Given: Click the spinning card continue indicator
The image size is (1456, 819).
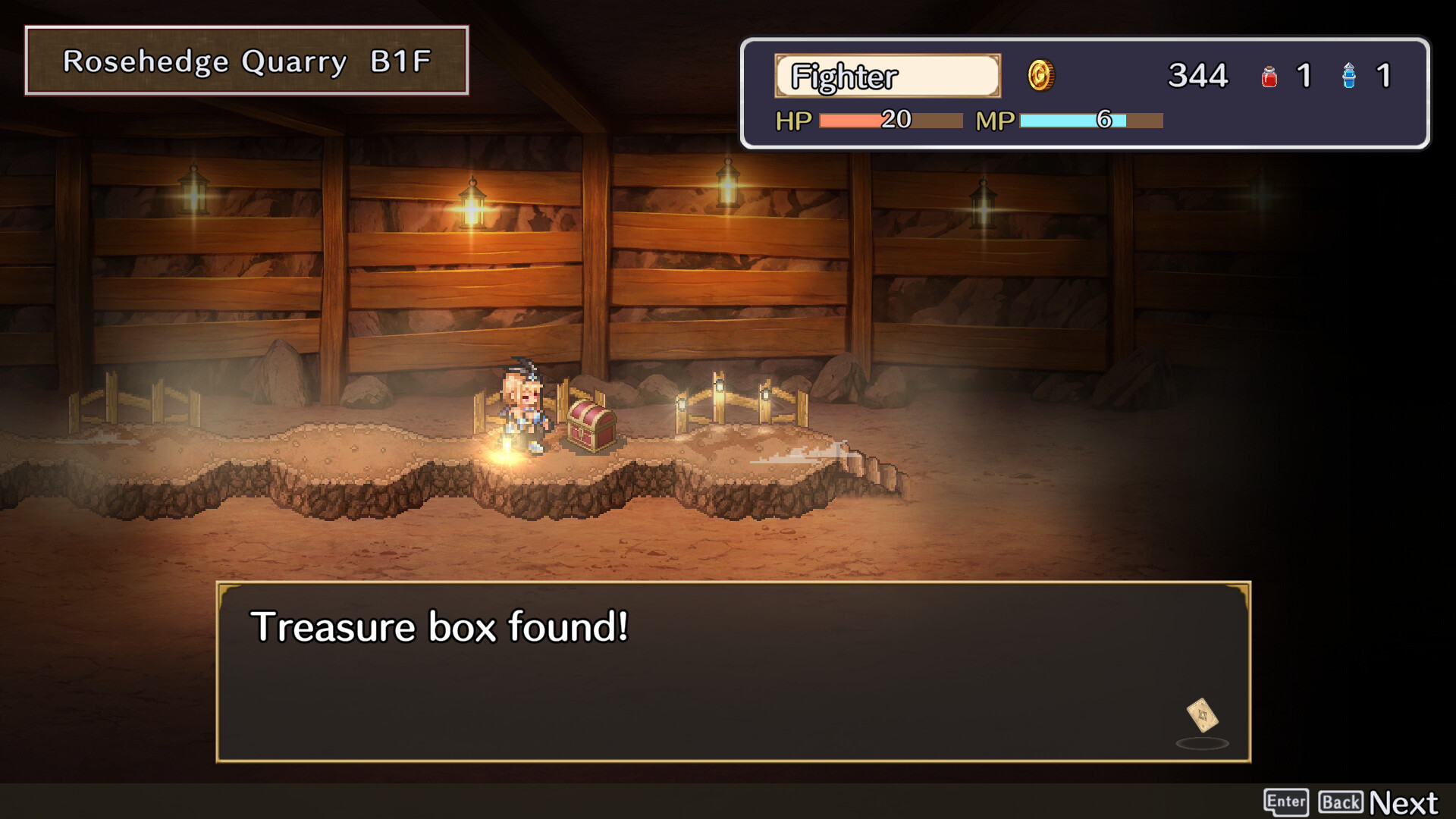Looking at the screenshot, I should click(1202, 716).
